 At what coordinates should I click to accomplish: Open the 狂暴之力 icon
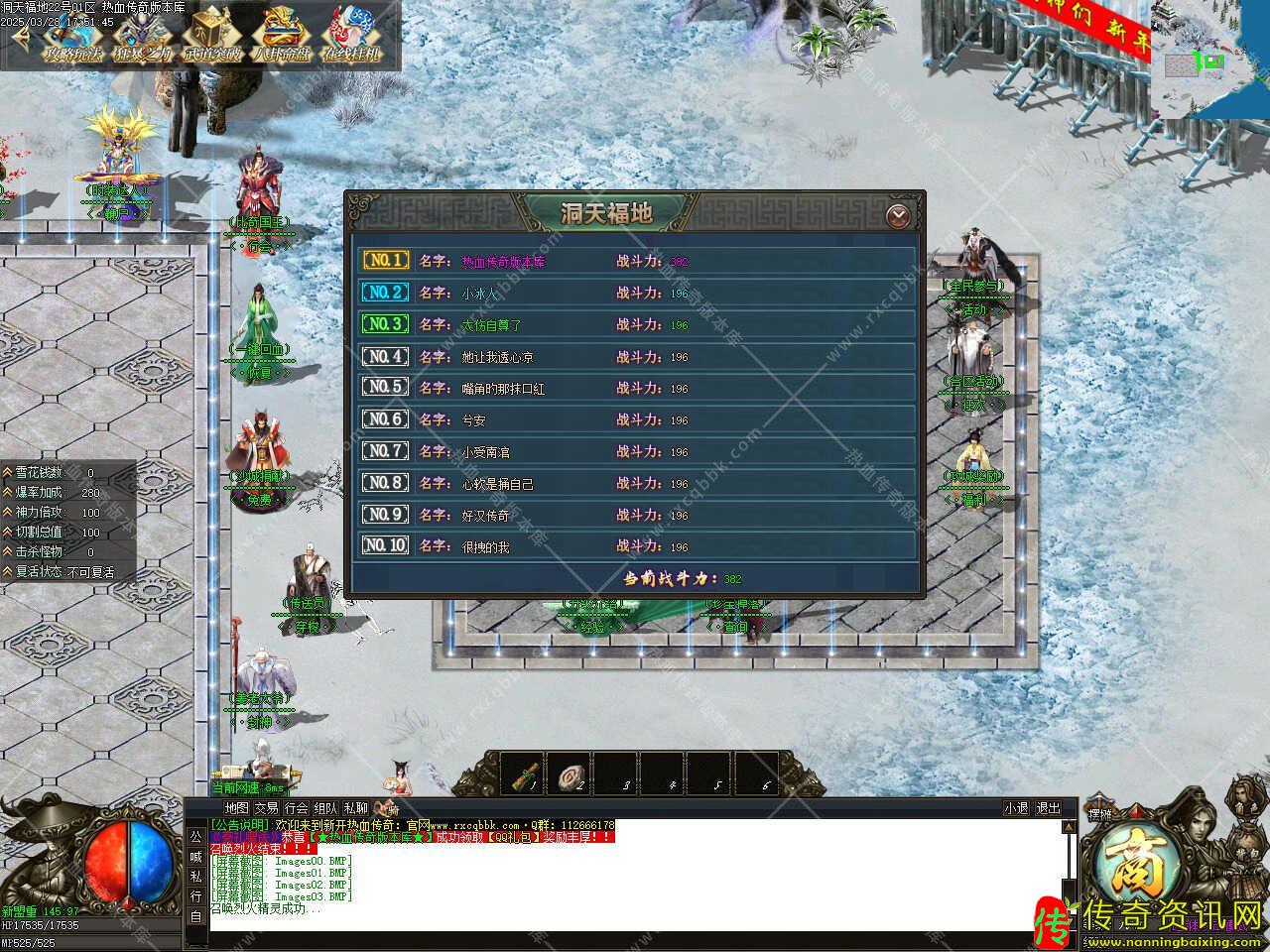coord(140,36)
